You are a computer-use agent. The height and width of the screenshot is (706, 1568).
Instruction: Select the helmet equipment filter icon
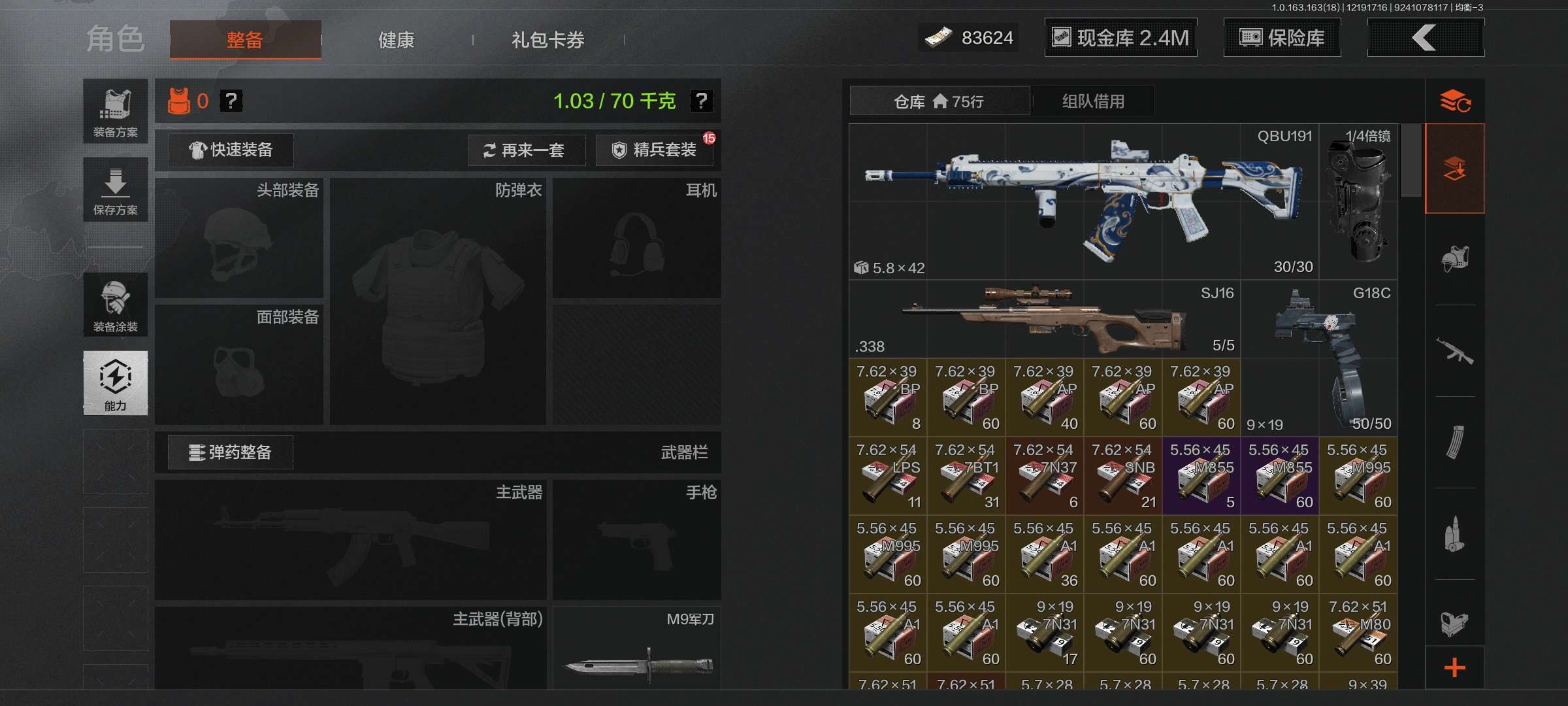coord(1456,258)
